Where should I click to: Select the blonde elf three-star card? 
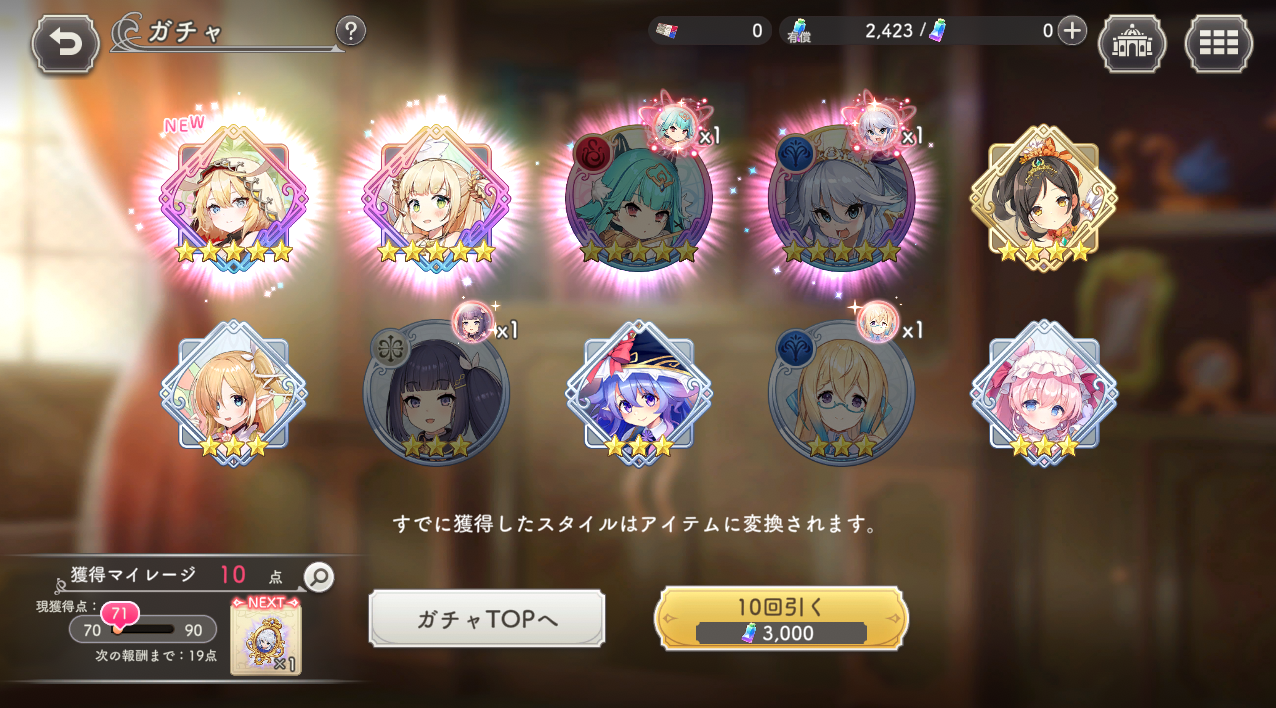pyautogui.click(x=234, y=393)
